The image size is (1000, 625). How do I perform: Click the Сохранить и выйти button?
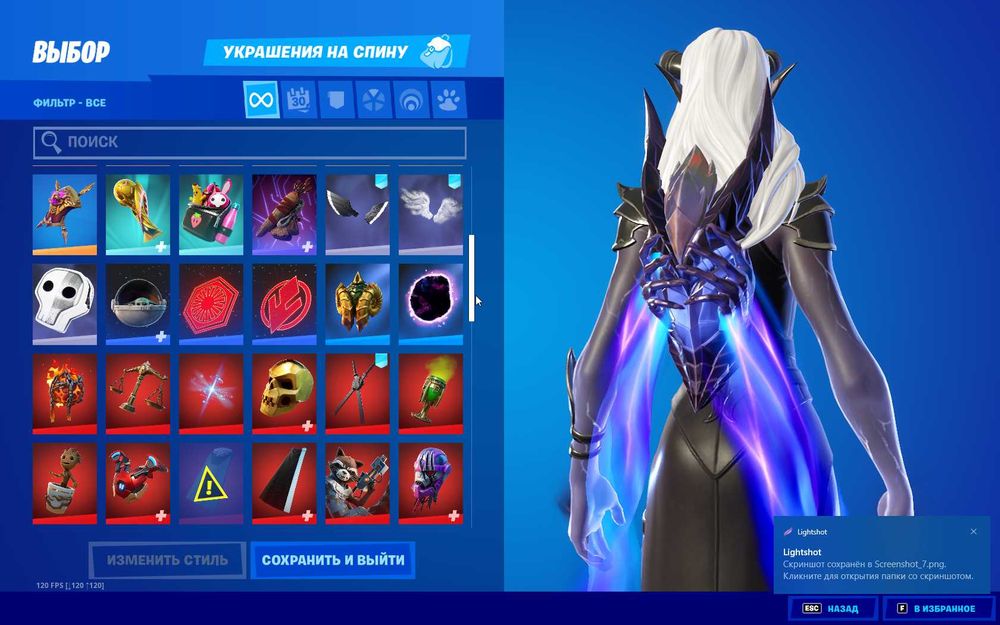tap(333, 560)
